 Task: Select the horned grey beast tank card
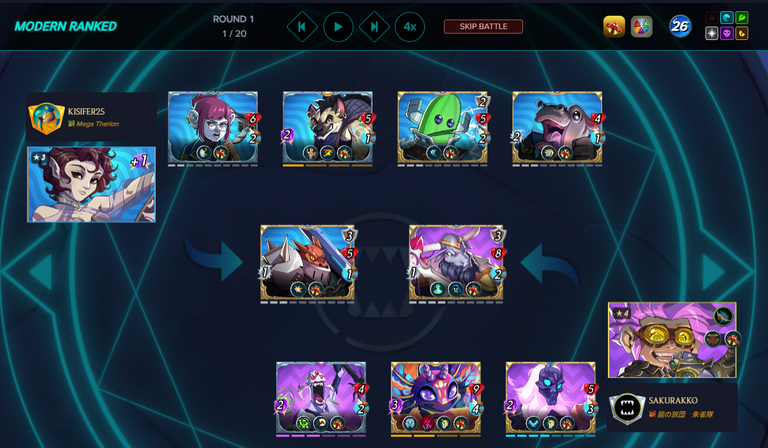456,262
